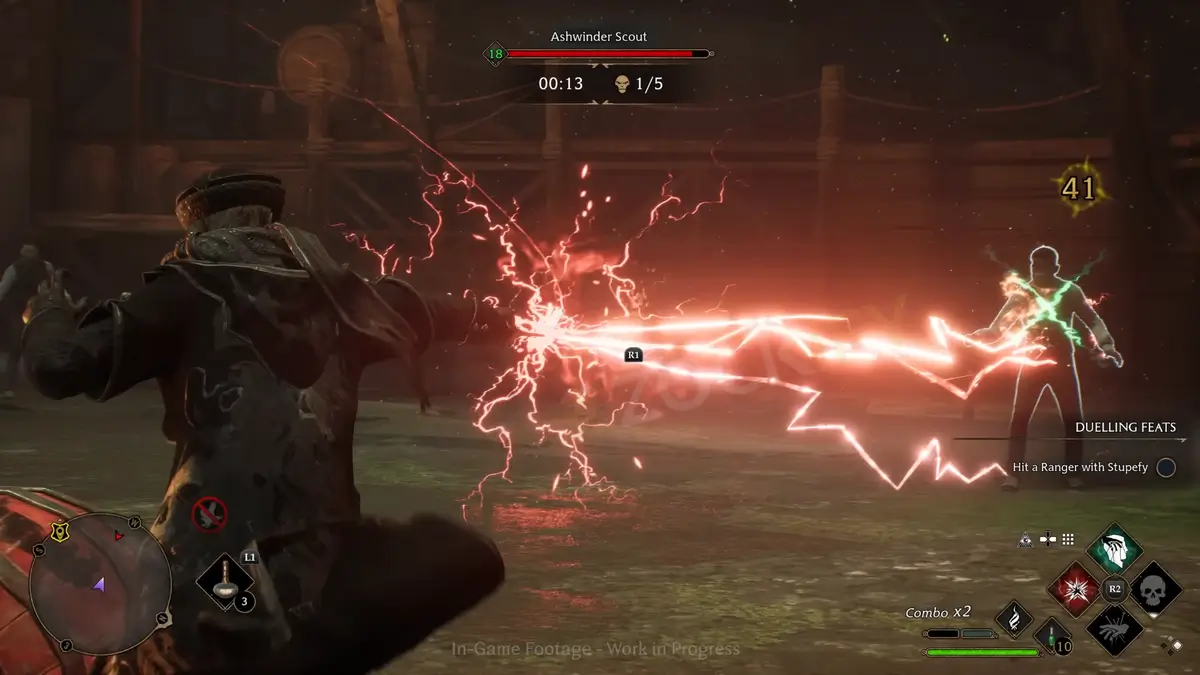Viewport: 1200px width, 675px height.
Task: Select the Duelling Feats header
Action: click(x=1125, y=427)
